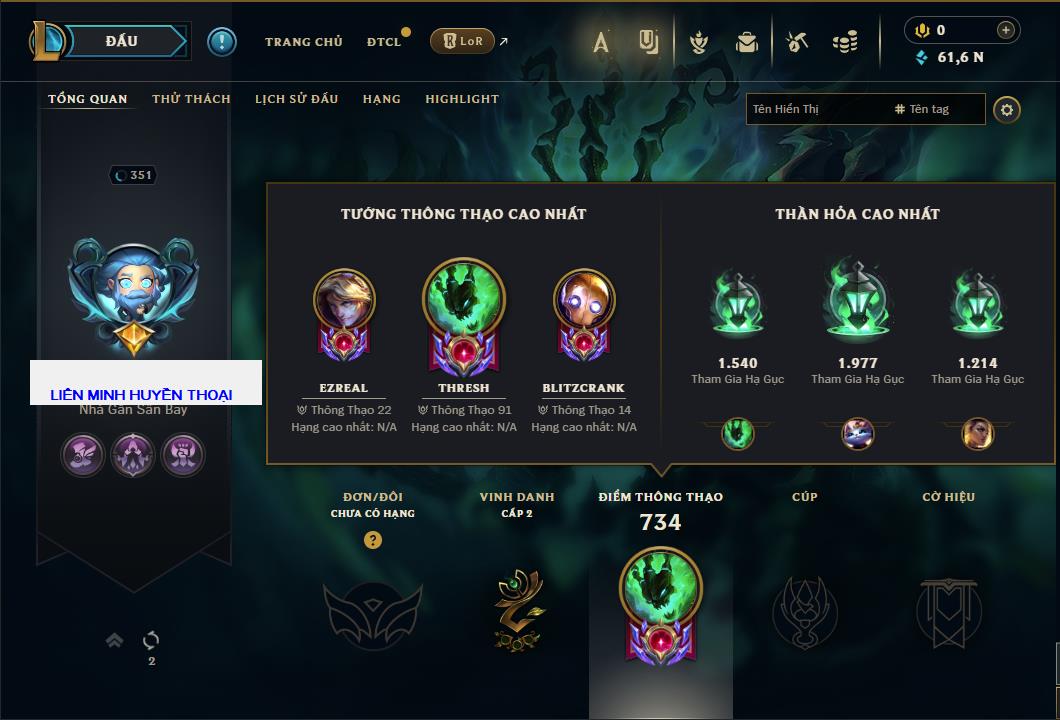Click the plus button to buy RP

click(x=1006, y=30)
